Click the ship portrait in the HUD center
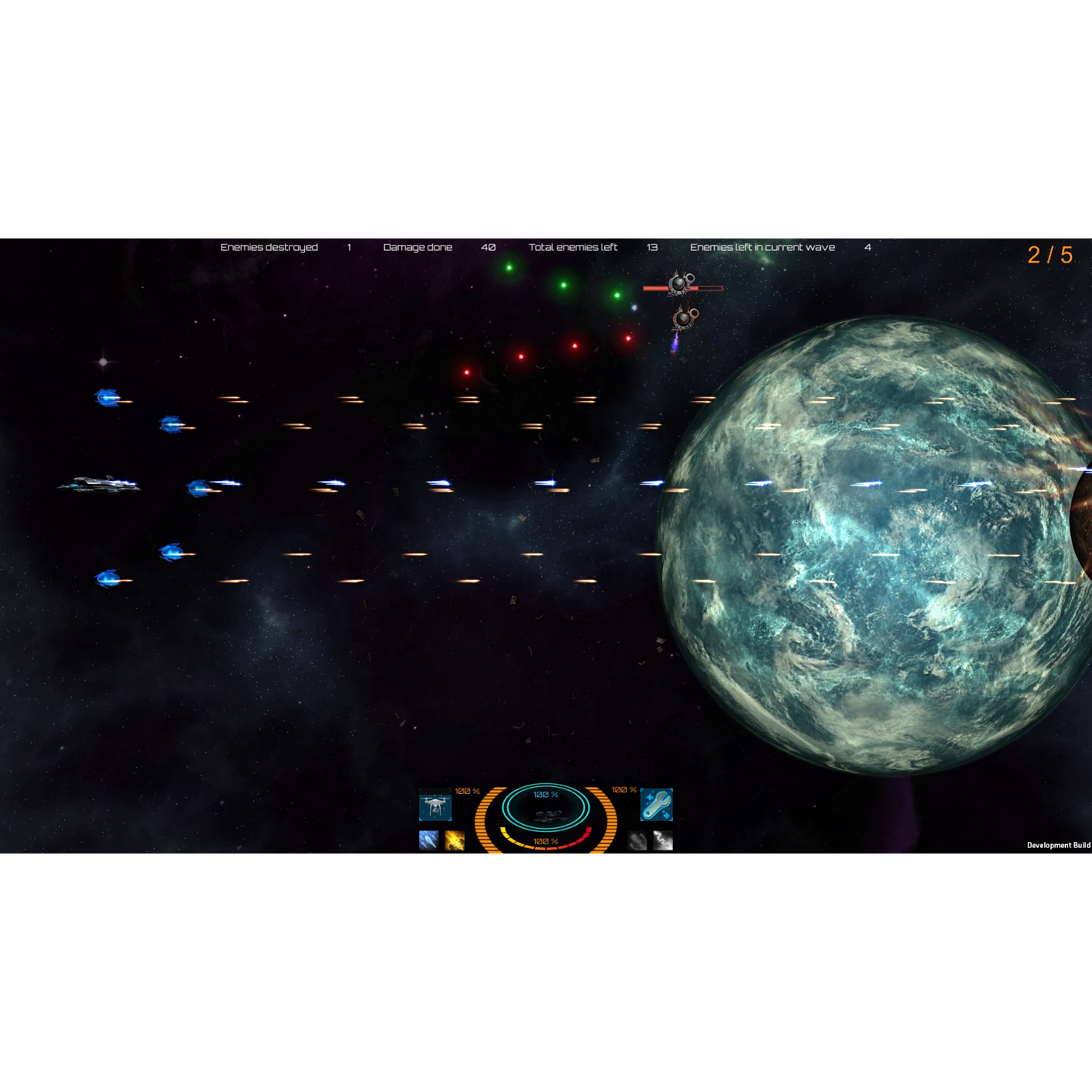The width and height of the screenshot is (1092, 1092). 550,816
